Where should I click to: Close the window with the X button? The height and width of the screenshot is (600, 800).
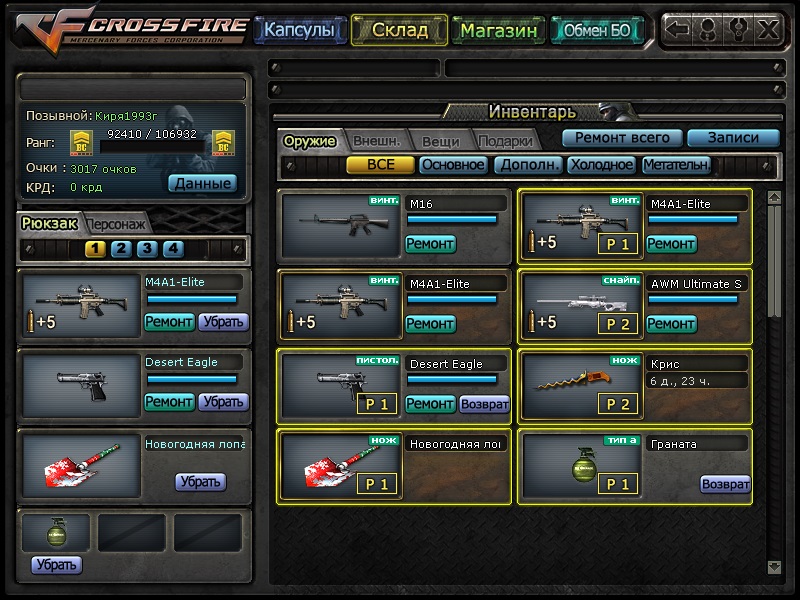(767, 29)
